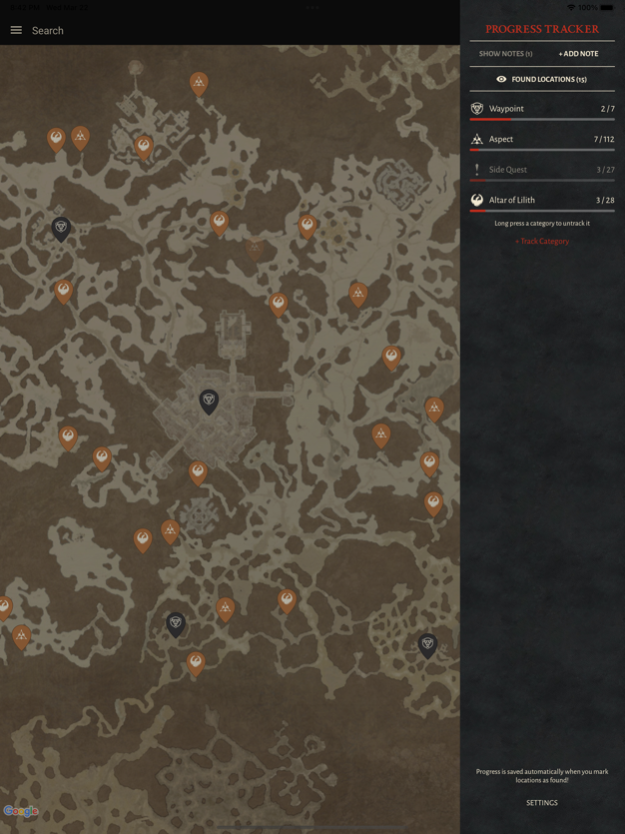This screenshot has width=625, height=834.
Task: Click the Track Category link
Action: (542, 241)
